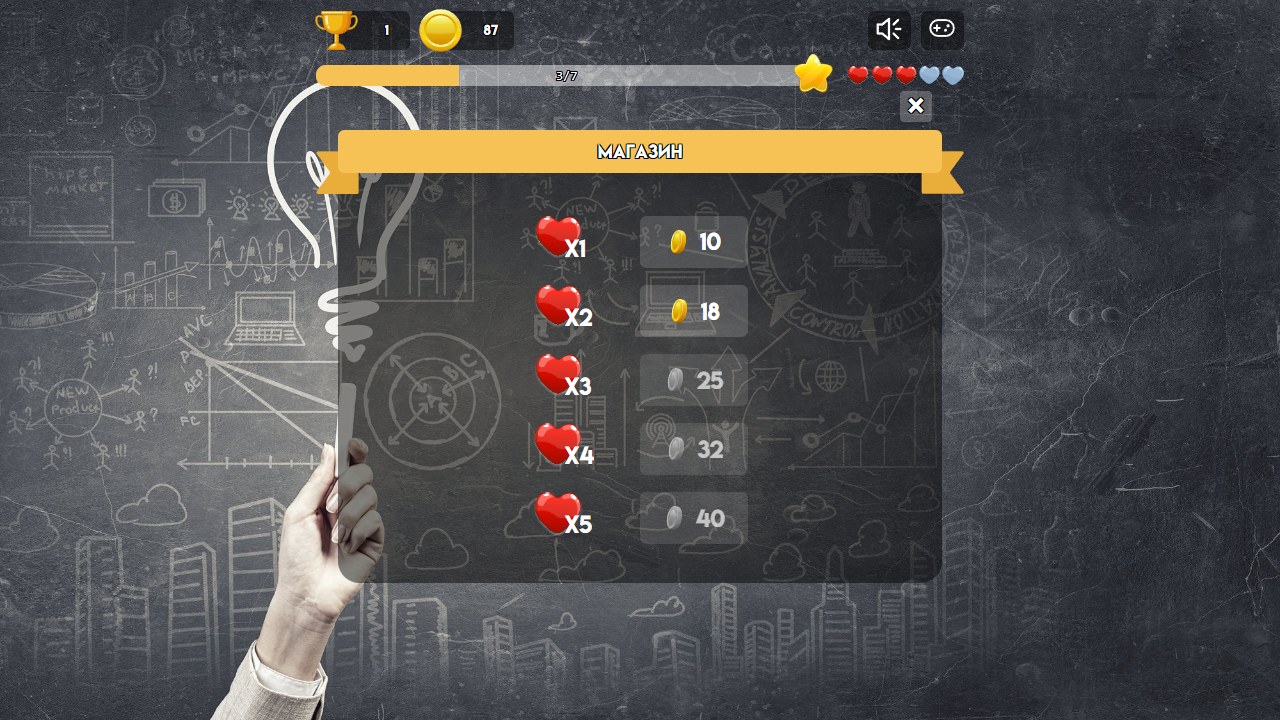
Task: Click the coin icon next to the 18 price
Action: [679, 311]
